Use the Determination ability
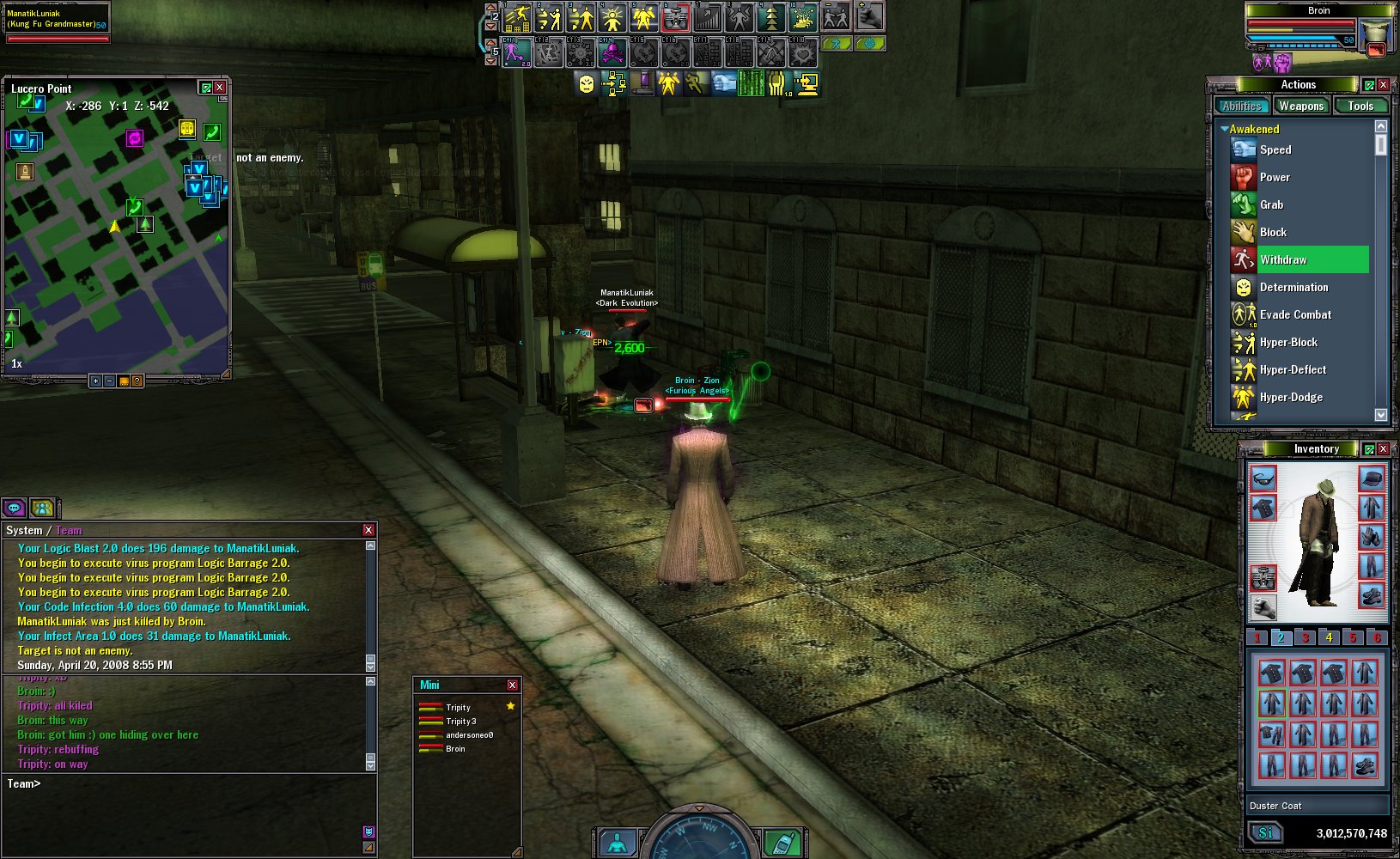Screen dimensions: 1400x859 pos(1293,287)
